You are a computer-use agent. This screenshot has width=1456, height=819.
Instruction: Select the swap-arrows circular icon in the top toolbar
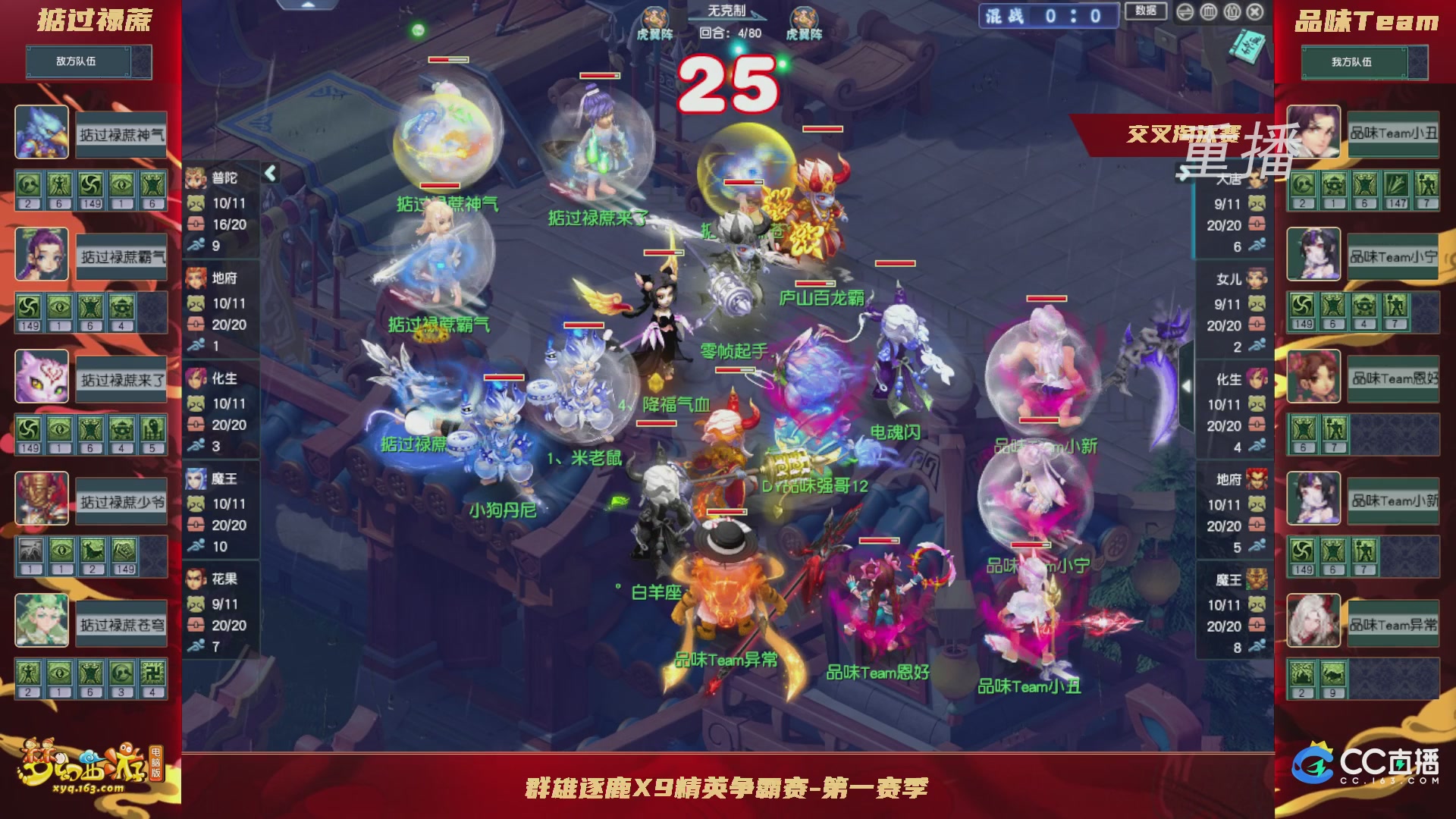click(1185, 13)
